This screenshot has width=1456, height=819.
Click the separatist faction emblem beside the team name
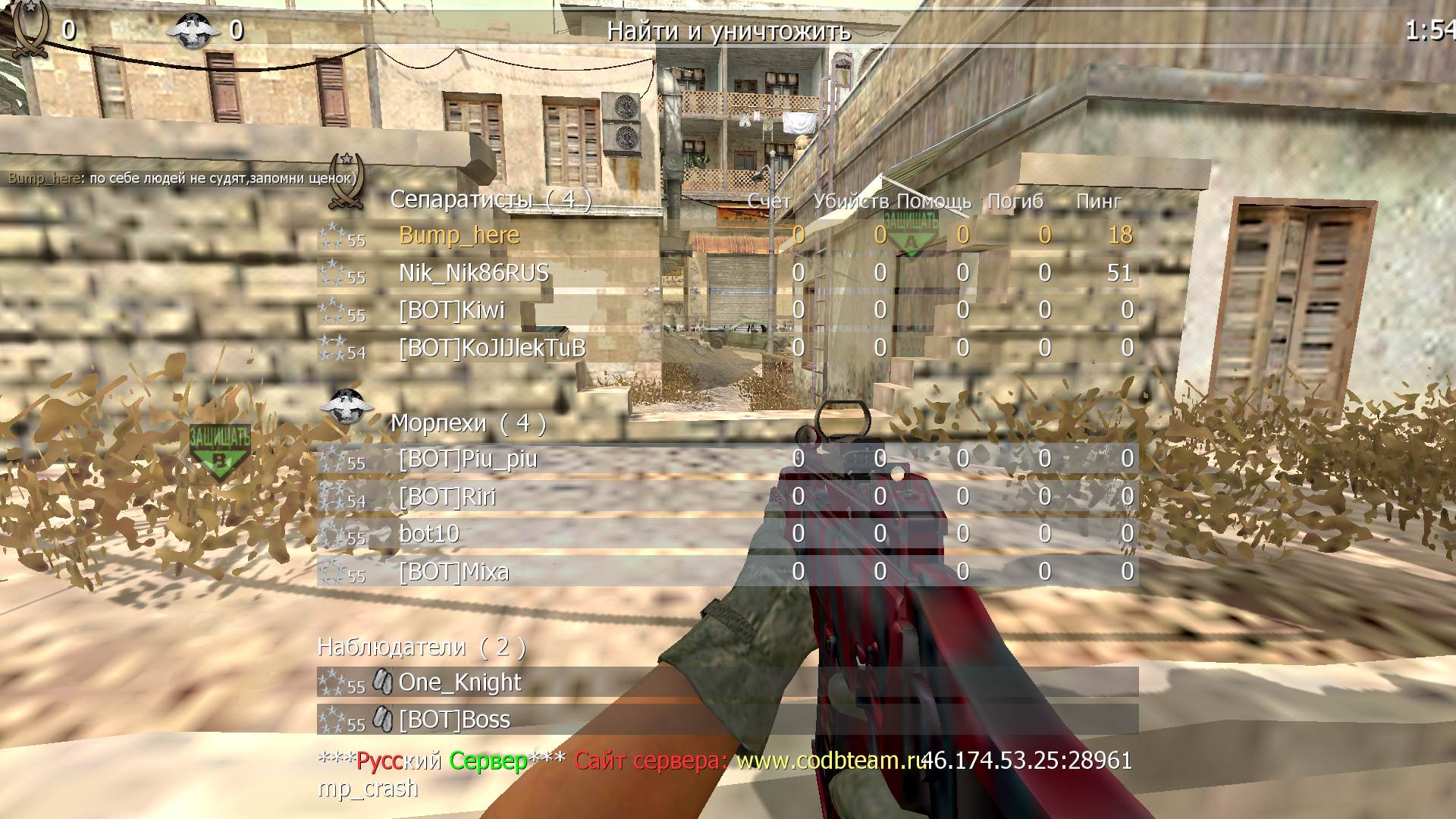(x=347, y=182)
